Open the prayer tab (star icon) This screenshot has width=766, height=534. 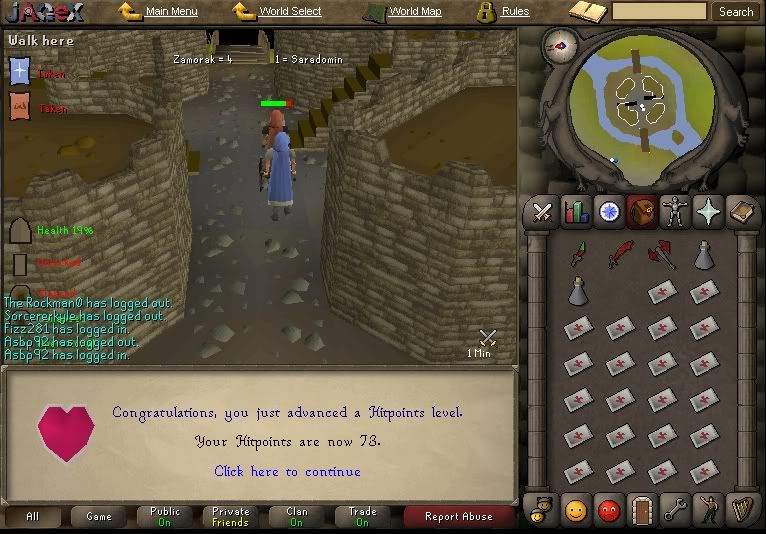pyautogui.click(x=707, y=212)
